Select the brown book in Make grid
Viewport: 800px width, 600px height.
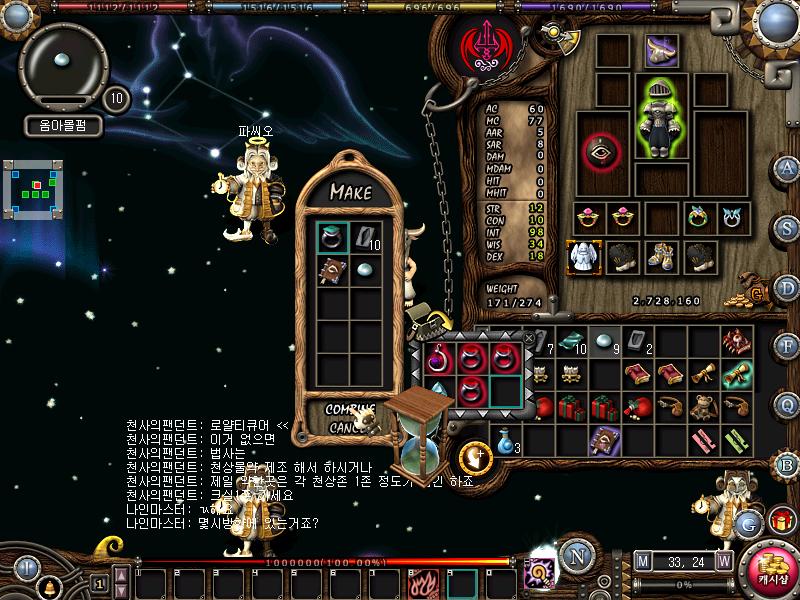point(332,270)
